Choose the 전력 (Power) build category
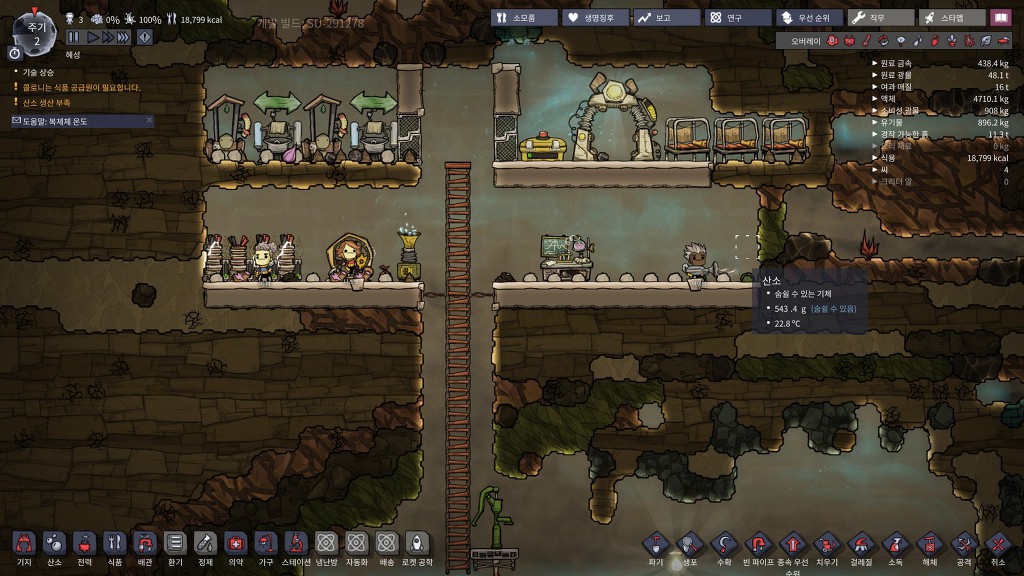 coord(84,544)
